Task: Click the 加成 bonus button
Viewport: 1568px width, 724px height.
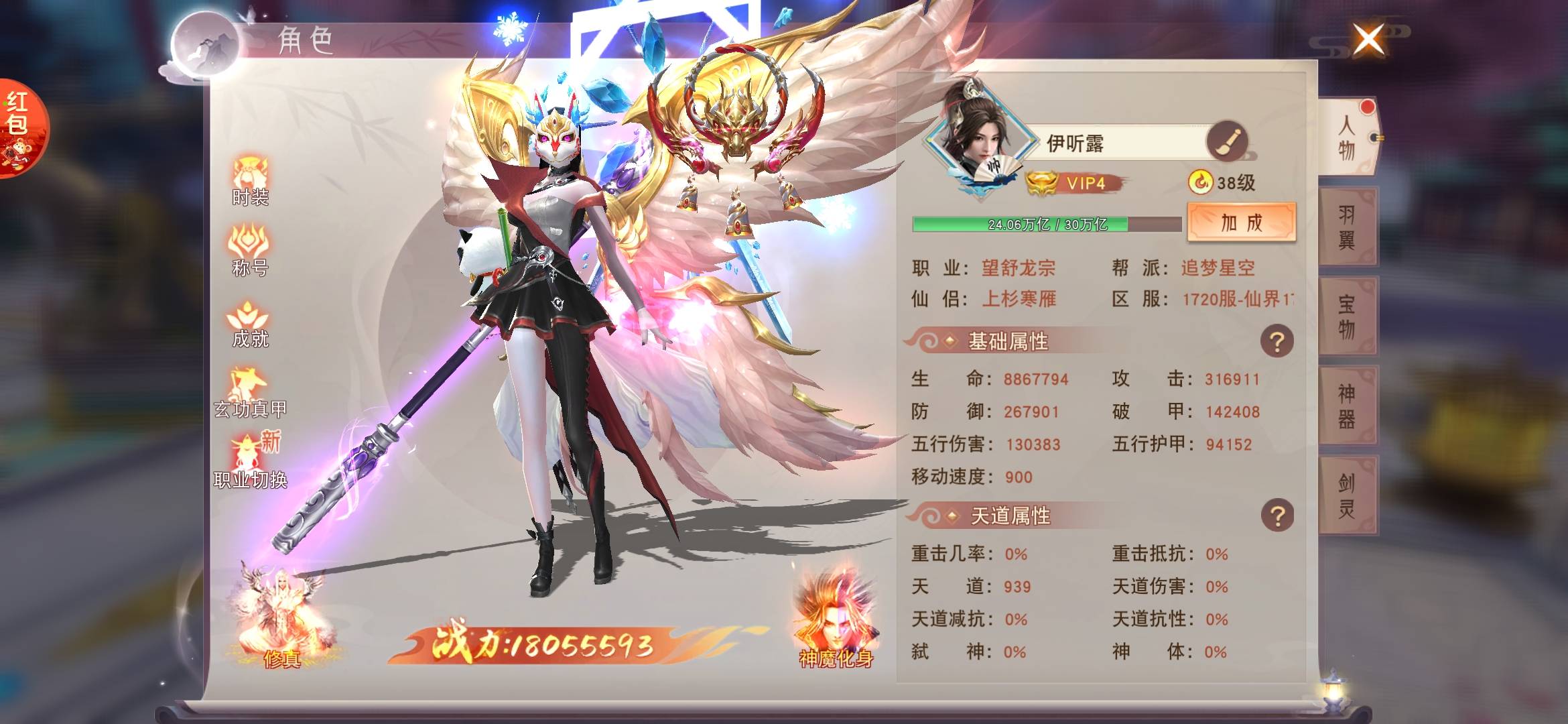Action: point(1241,223)
